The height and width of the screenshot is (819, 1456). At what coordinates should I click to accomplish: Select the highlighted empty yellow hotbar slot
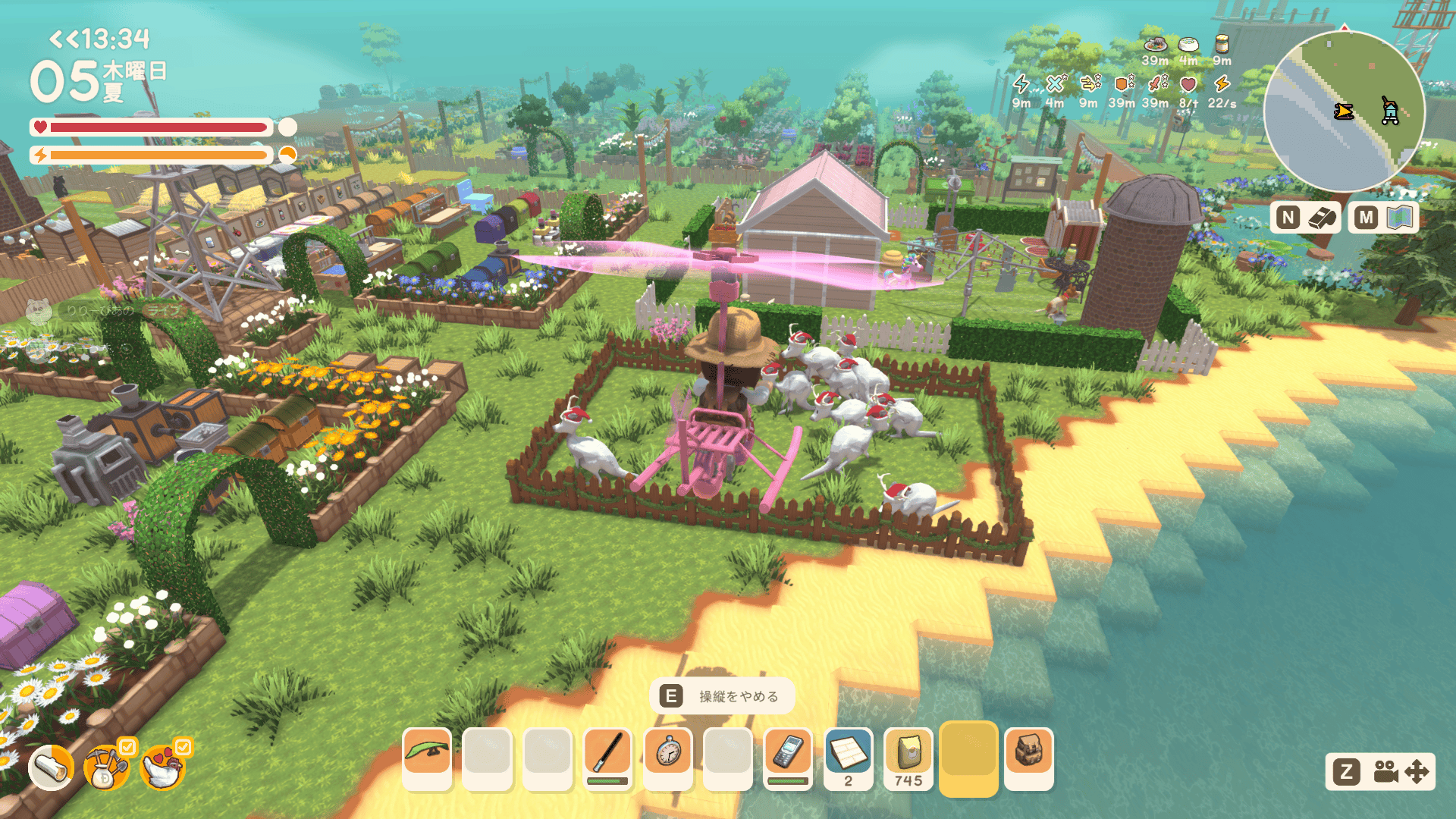968,756
